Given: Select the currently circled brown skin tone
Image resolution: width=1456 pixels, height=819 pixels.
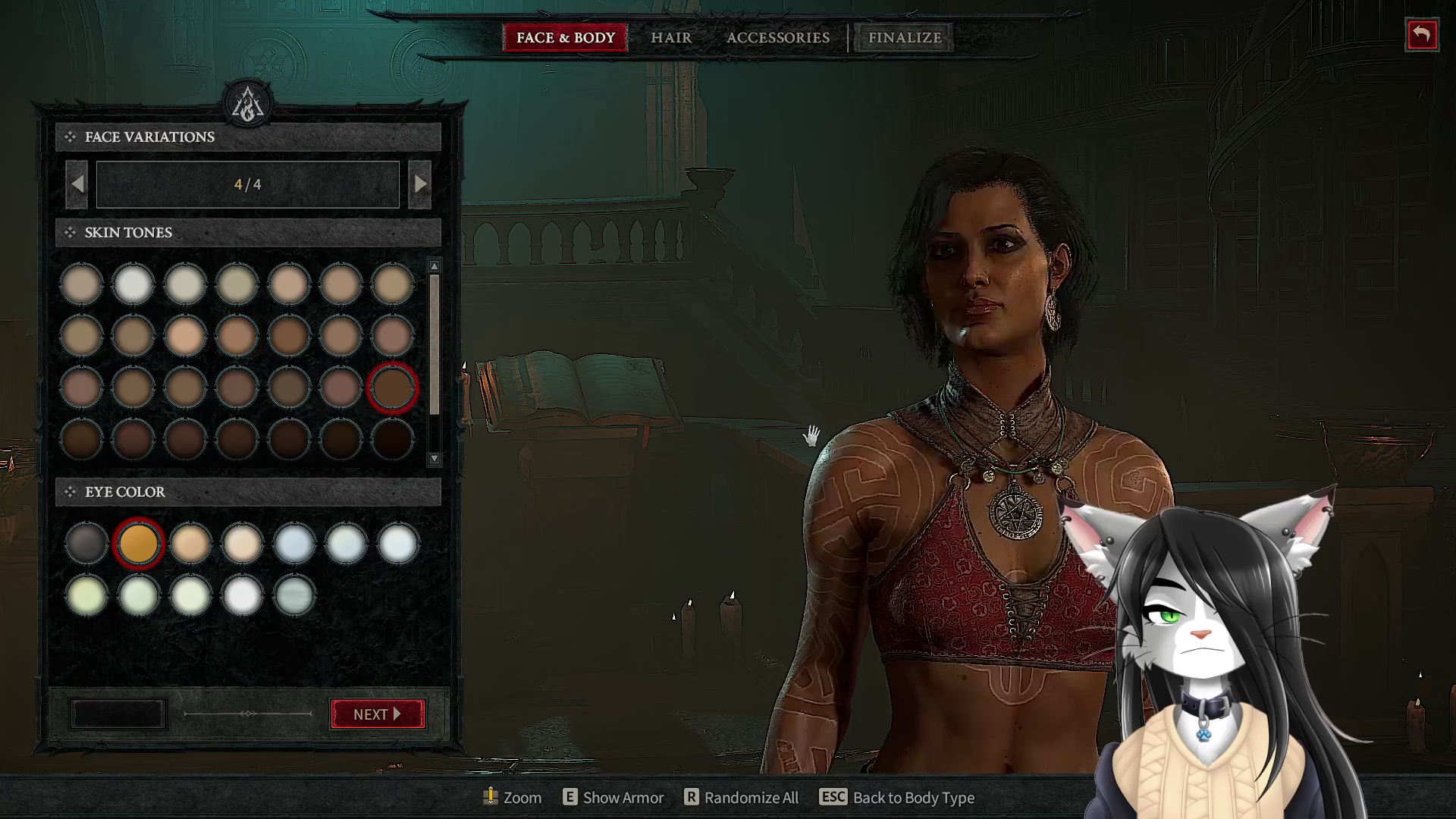Looking at the screenshot, I should point(392,388).
